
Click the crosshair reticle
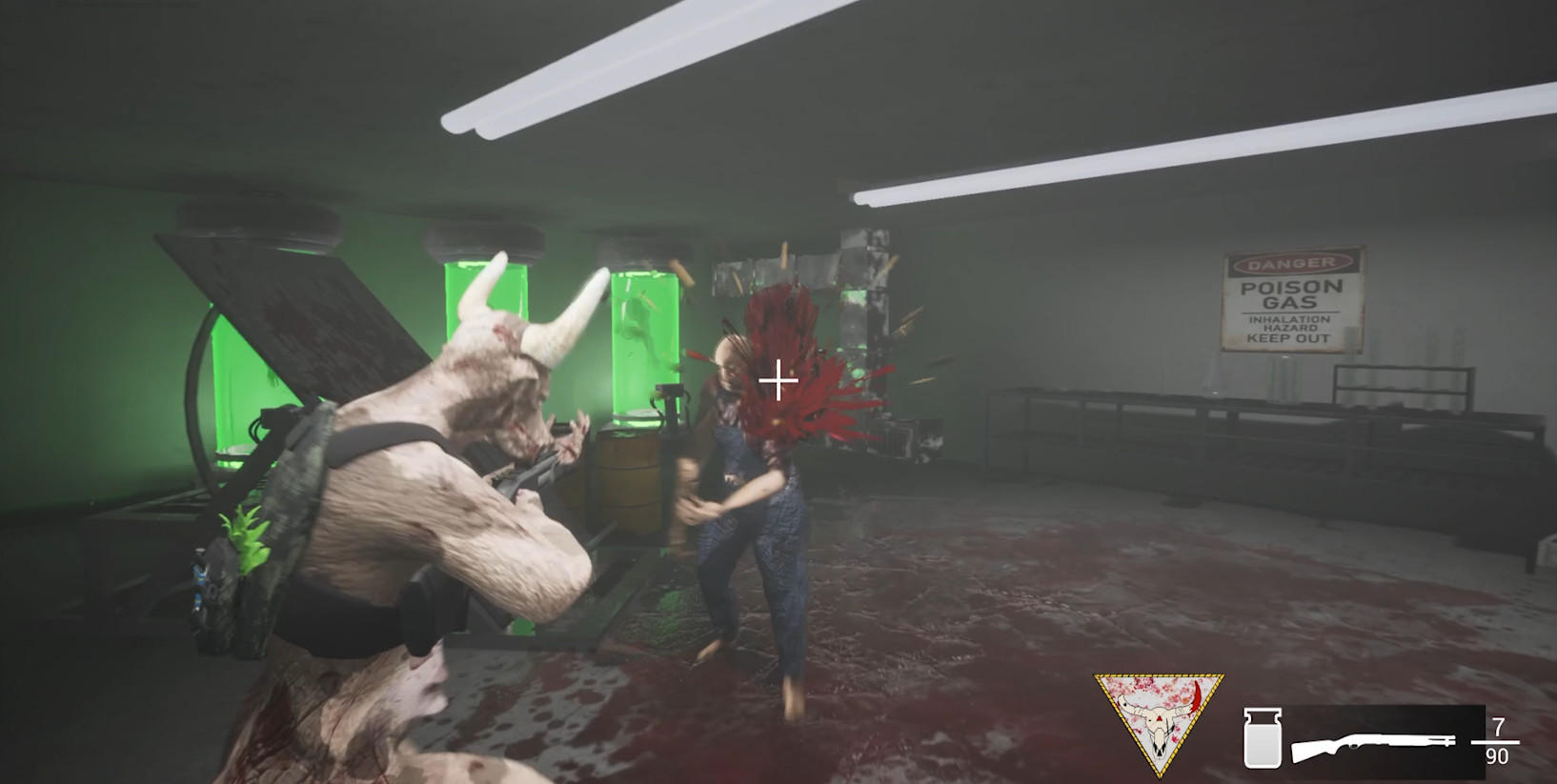point(779,379)
